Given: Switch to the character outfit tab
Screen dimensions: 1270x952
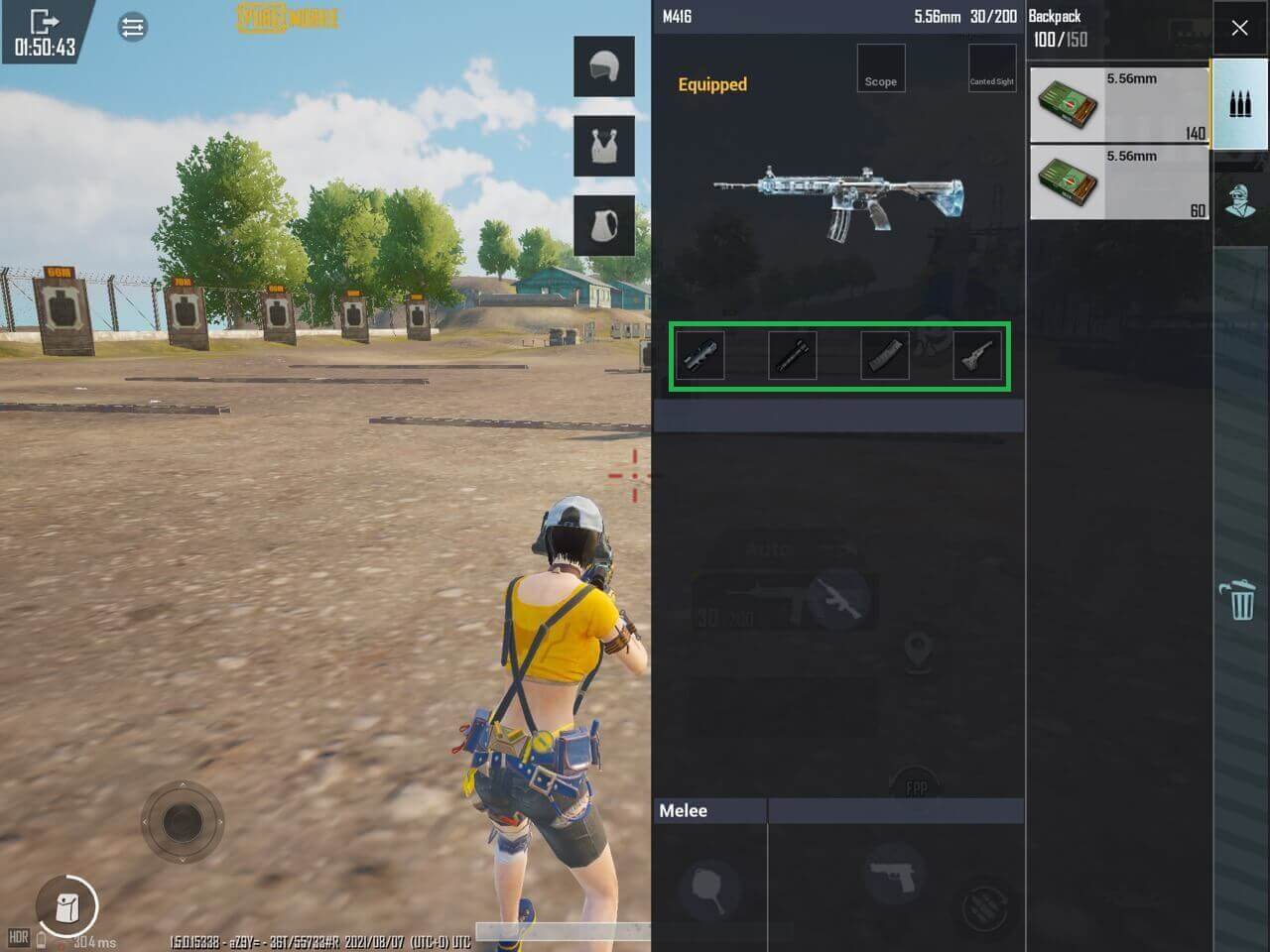Looking at the screenshot, I should [x=1239, y=199].
